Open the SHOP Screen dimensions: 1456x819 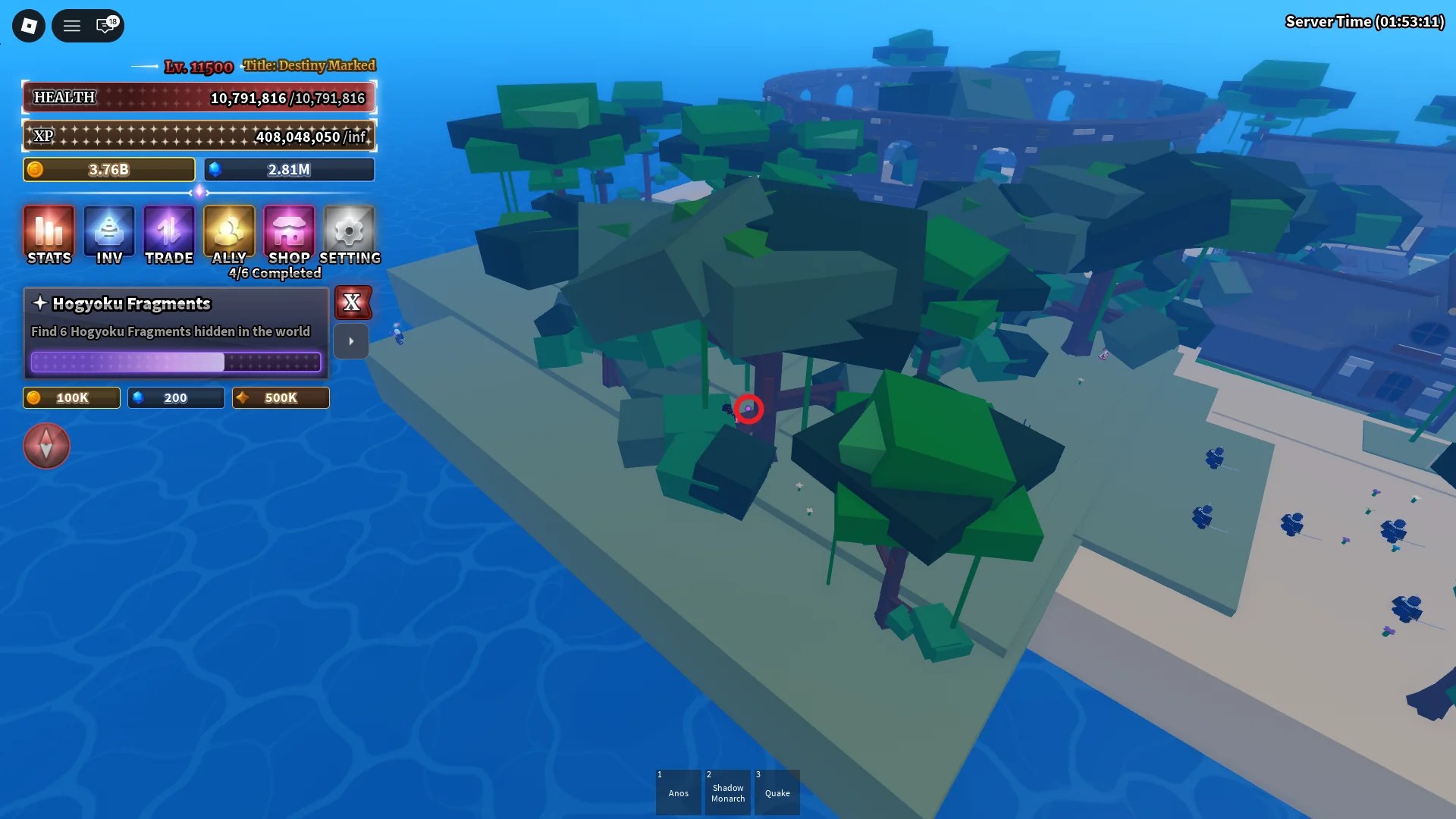pos(289,235)
